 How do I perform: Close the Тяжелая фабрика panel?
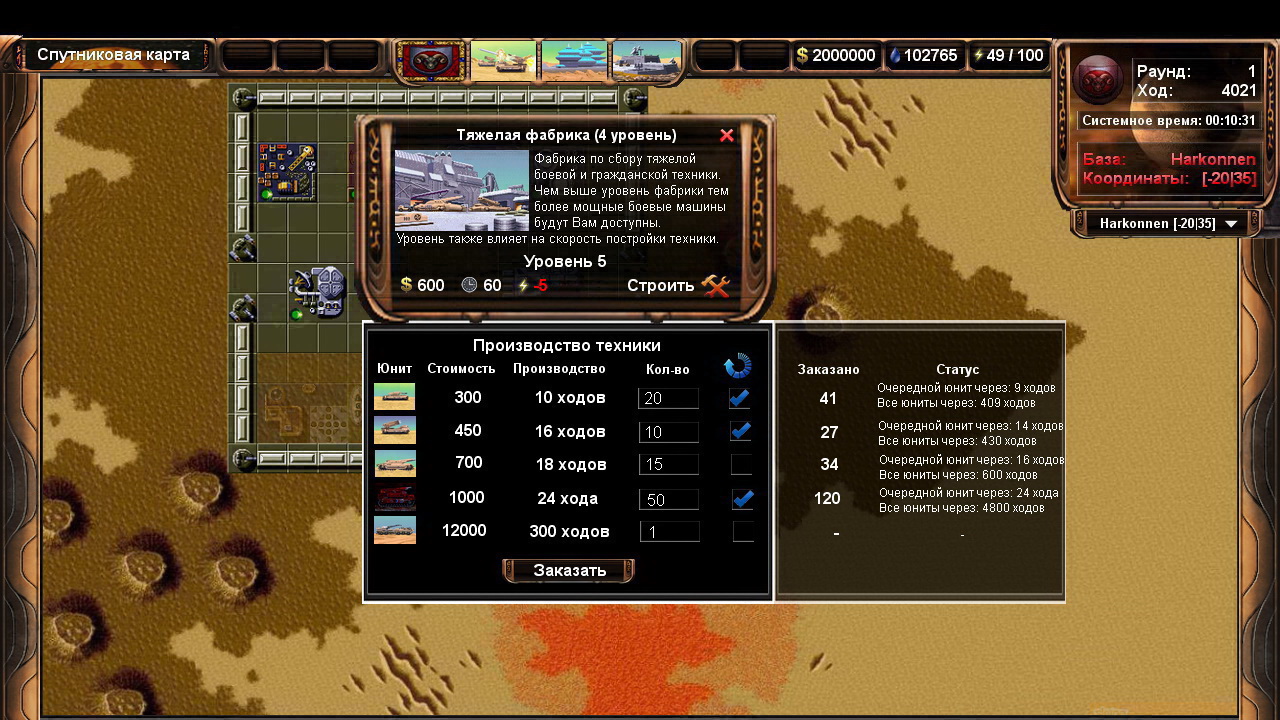(x=727, y=135)
